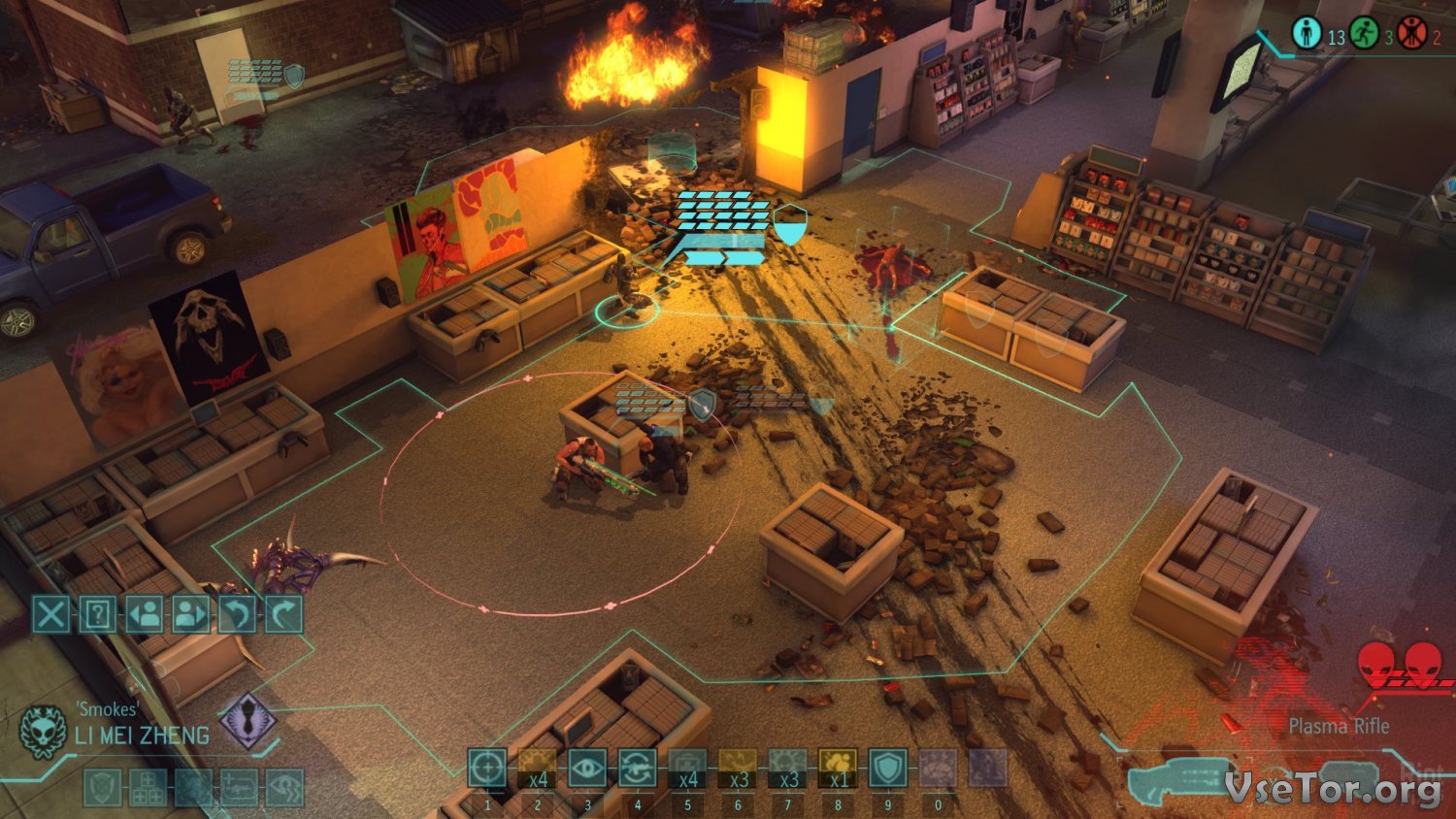Choose the medikit ability slot
This screenshot has width=1456, height=819.
688,768
